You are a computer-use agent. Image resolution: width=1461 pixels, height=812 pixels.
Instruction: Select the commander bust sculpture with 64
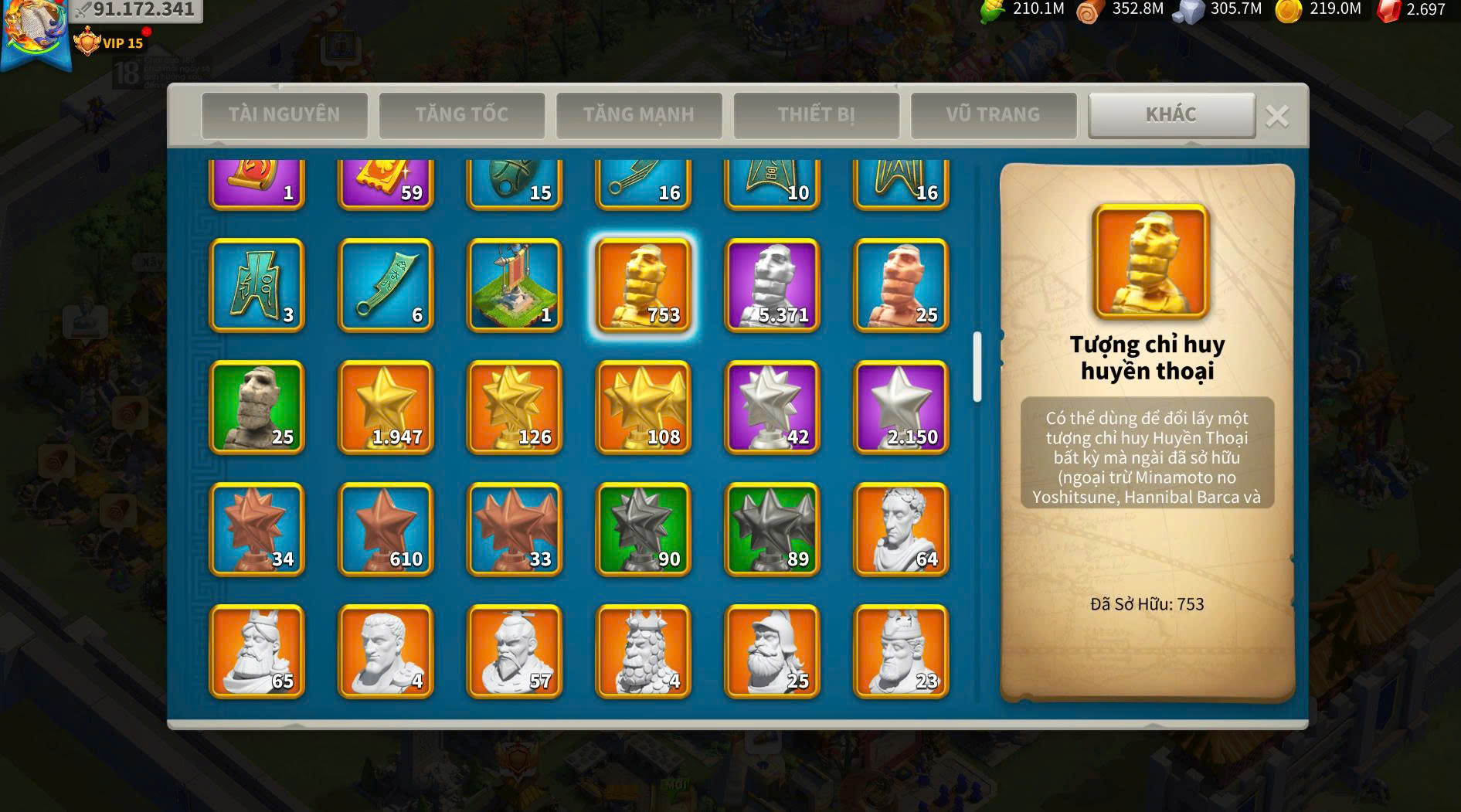click(x=901, y=529)
